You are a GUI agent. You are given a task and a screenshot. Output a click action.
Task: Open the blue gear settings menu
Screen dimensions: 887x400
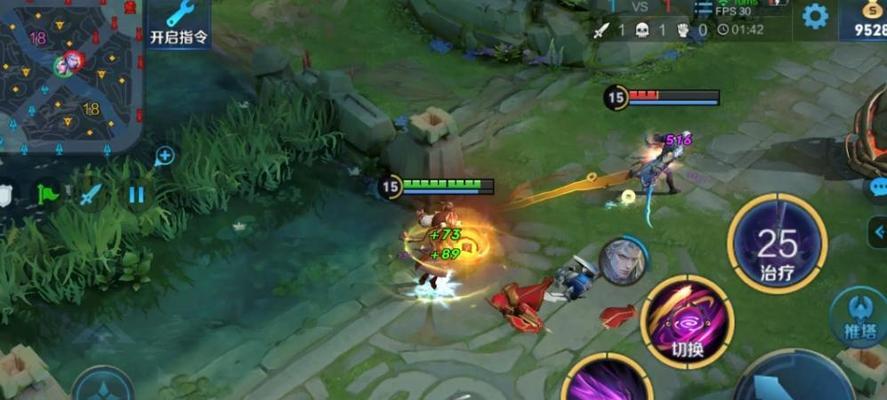pos(815,16)
